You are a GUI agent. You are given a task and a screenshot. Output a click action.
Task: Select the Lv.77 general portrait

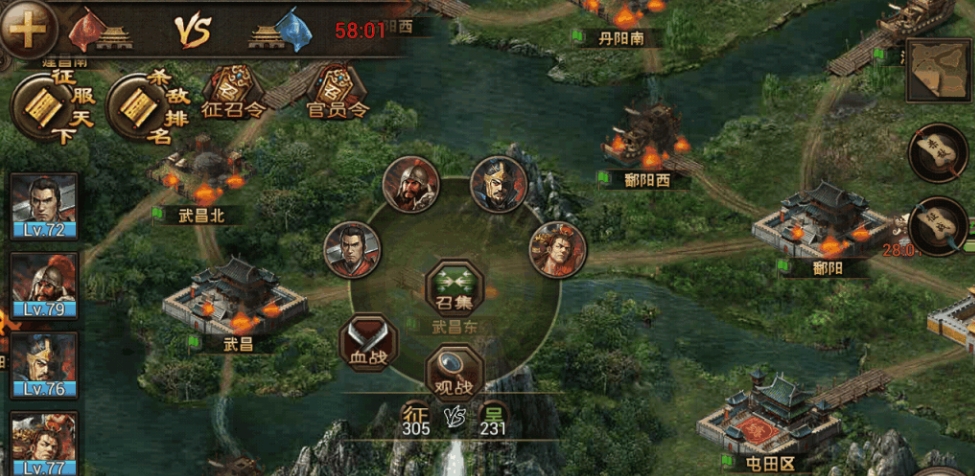(43, 440)
